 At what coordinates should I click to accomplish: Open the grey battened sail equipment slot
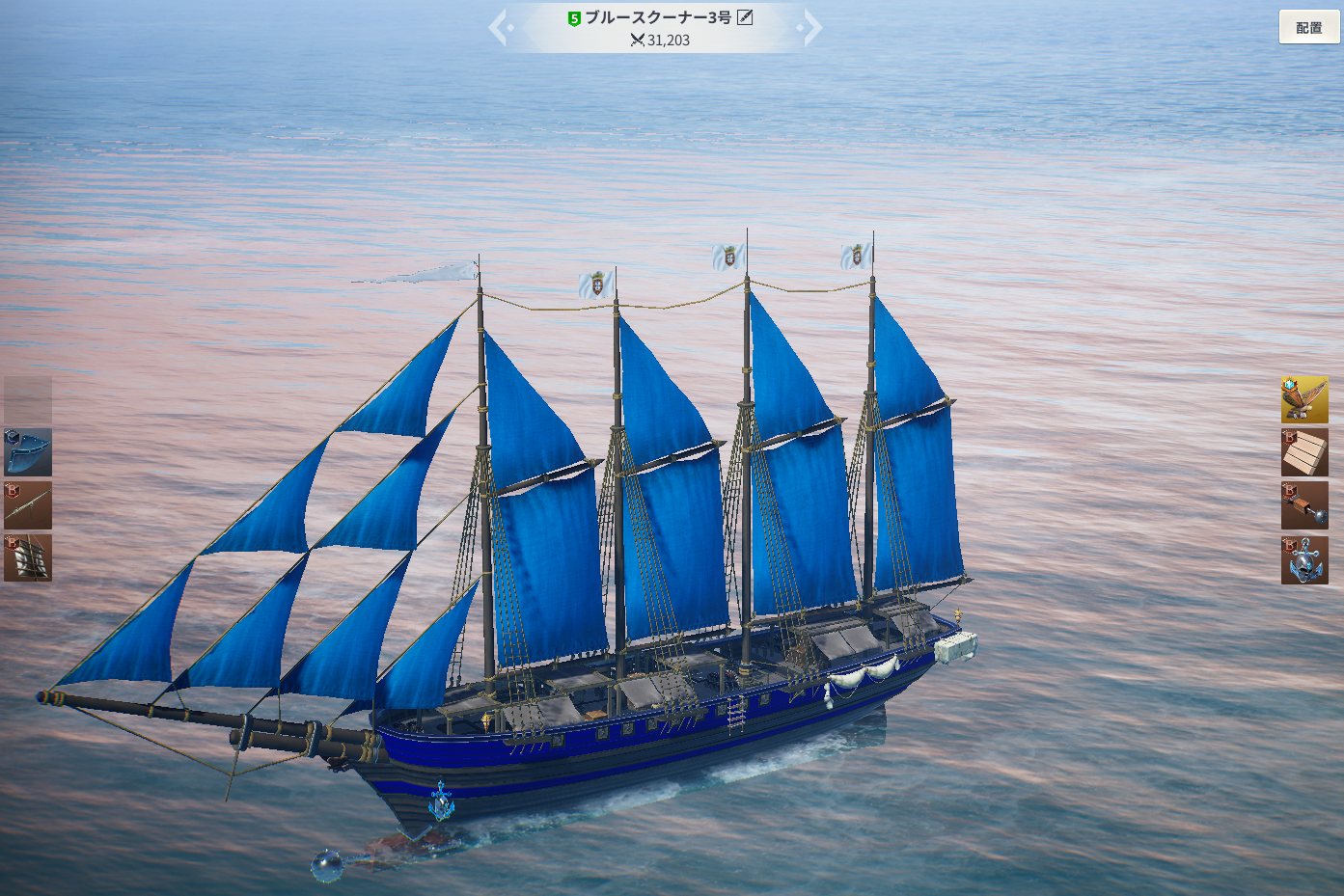point(28,558)
